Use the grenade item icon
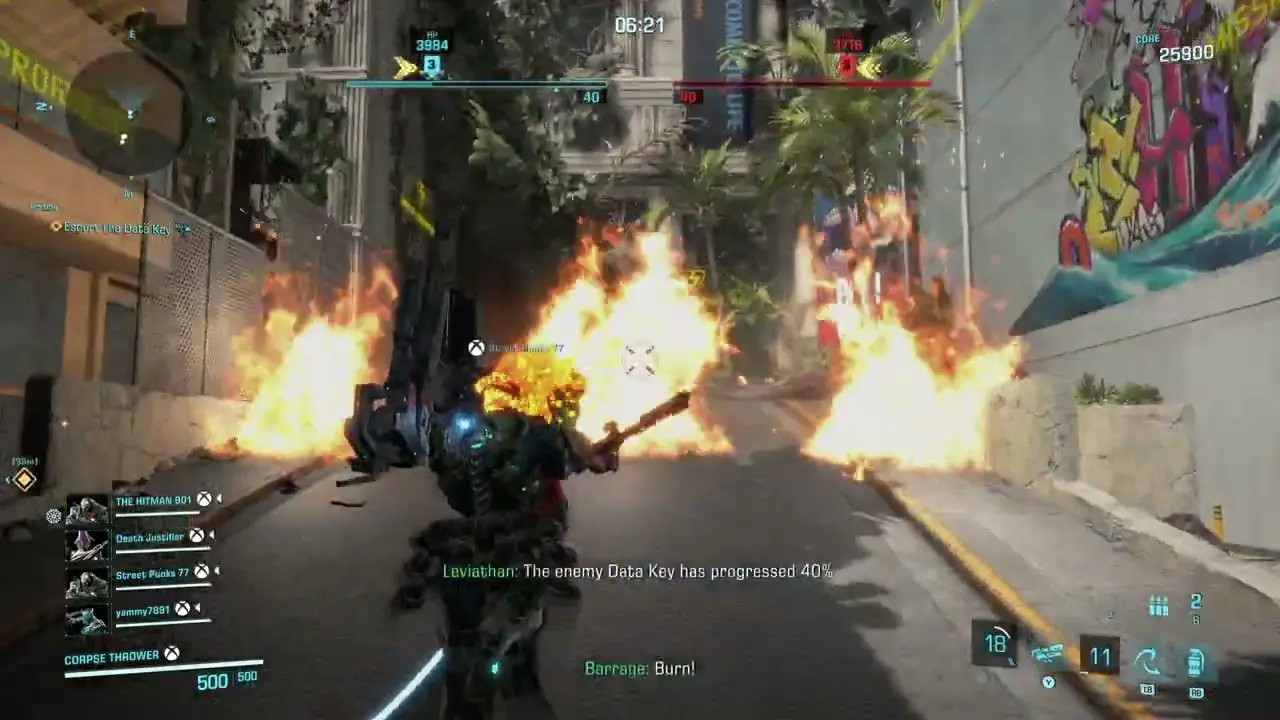The image size is (1280, 720). click(x=1195, y=661)
